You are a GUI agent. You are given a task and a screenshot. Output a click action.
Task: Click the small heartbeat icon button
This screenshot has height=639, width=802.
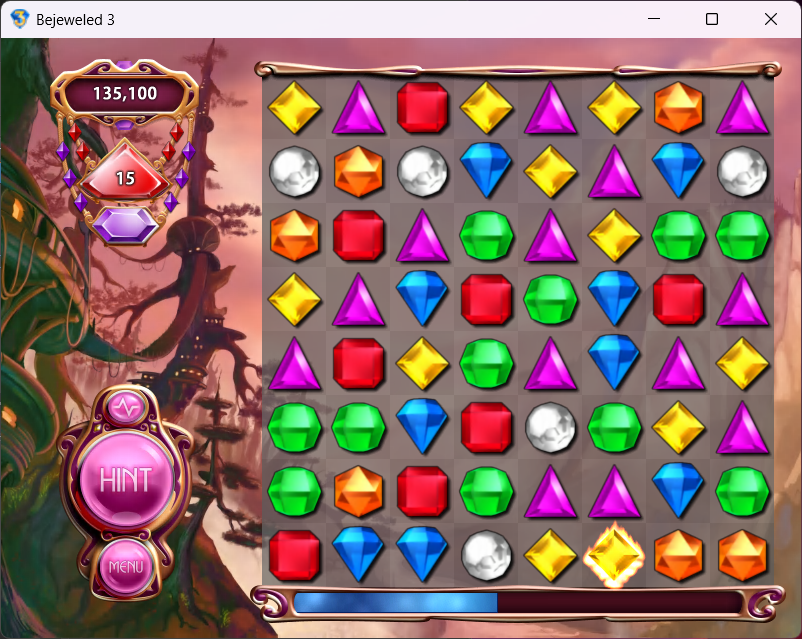click(x=126, y=408)
